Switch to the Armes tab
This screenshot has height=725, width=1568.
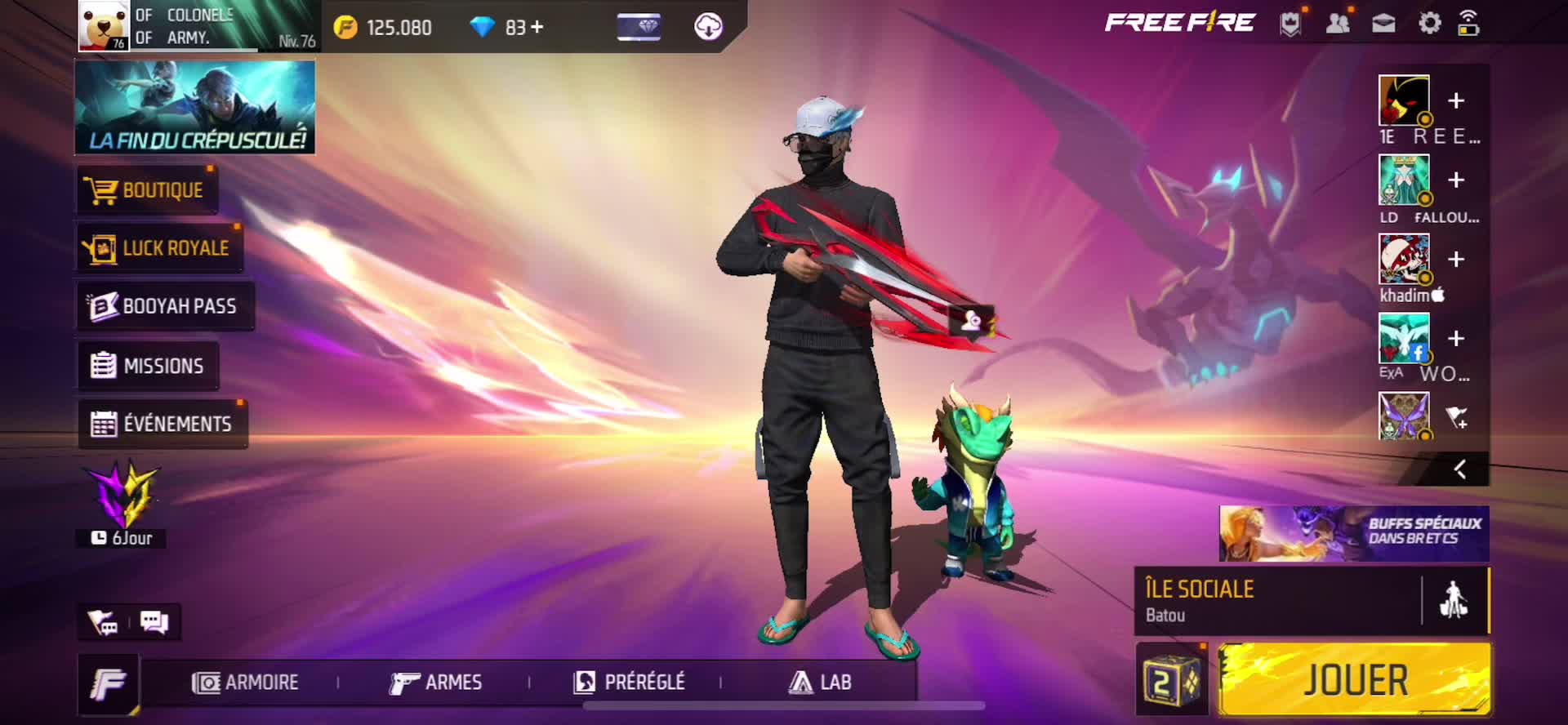click(436, 683)
